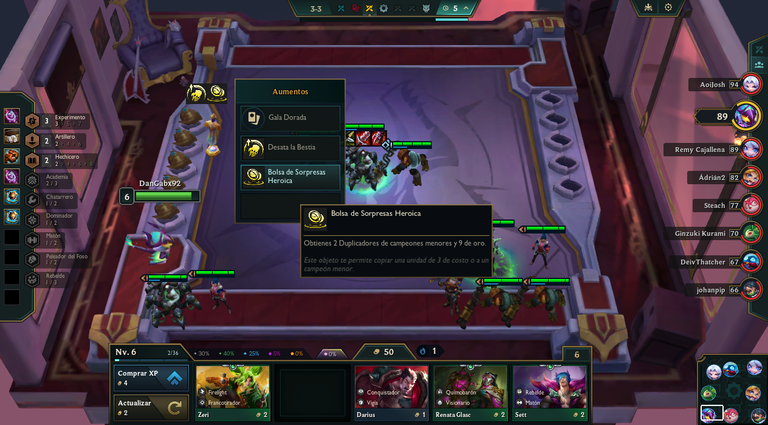Open the settings gear icon
The height and width of the screenshot is (425, 768).
[x=668, y=8]
